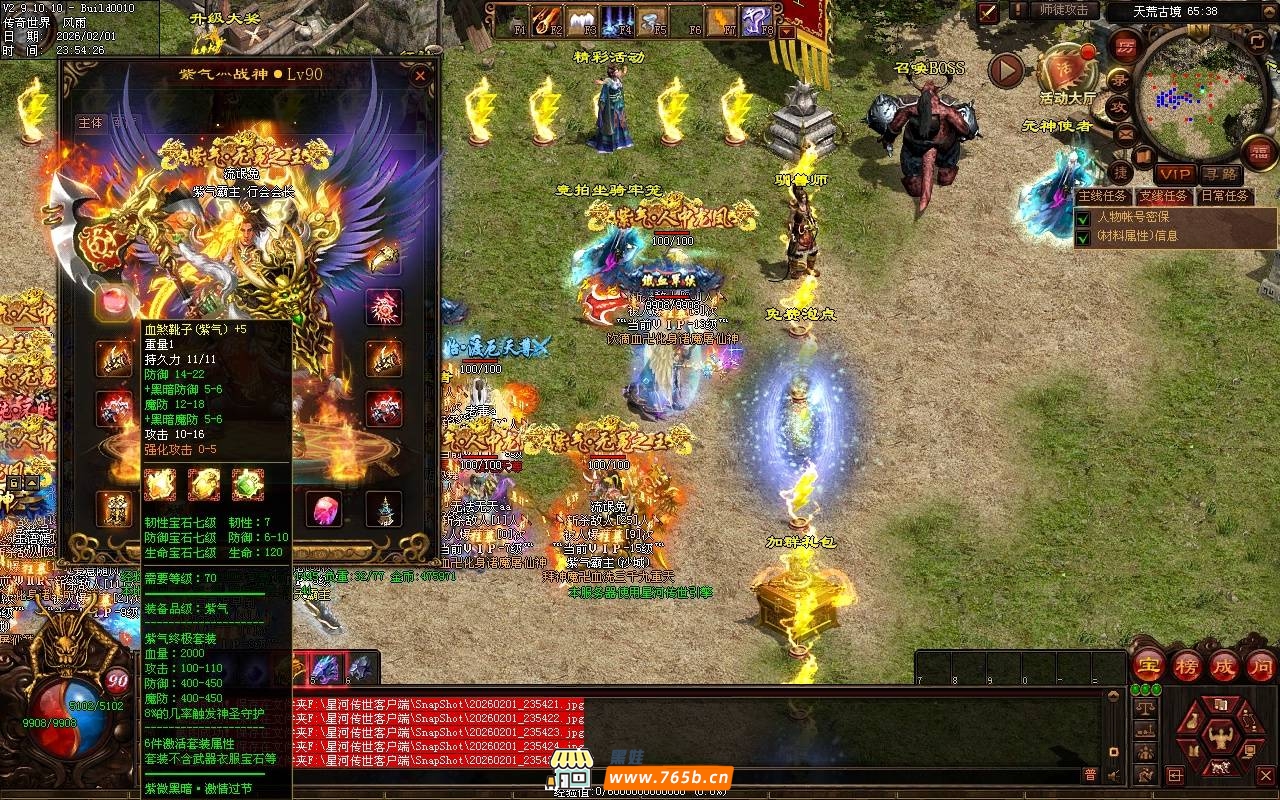Click the round play arrow button

pos(1006,70)
